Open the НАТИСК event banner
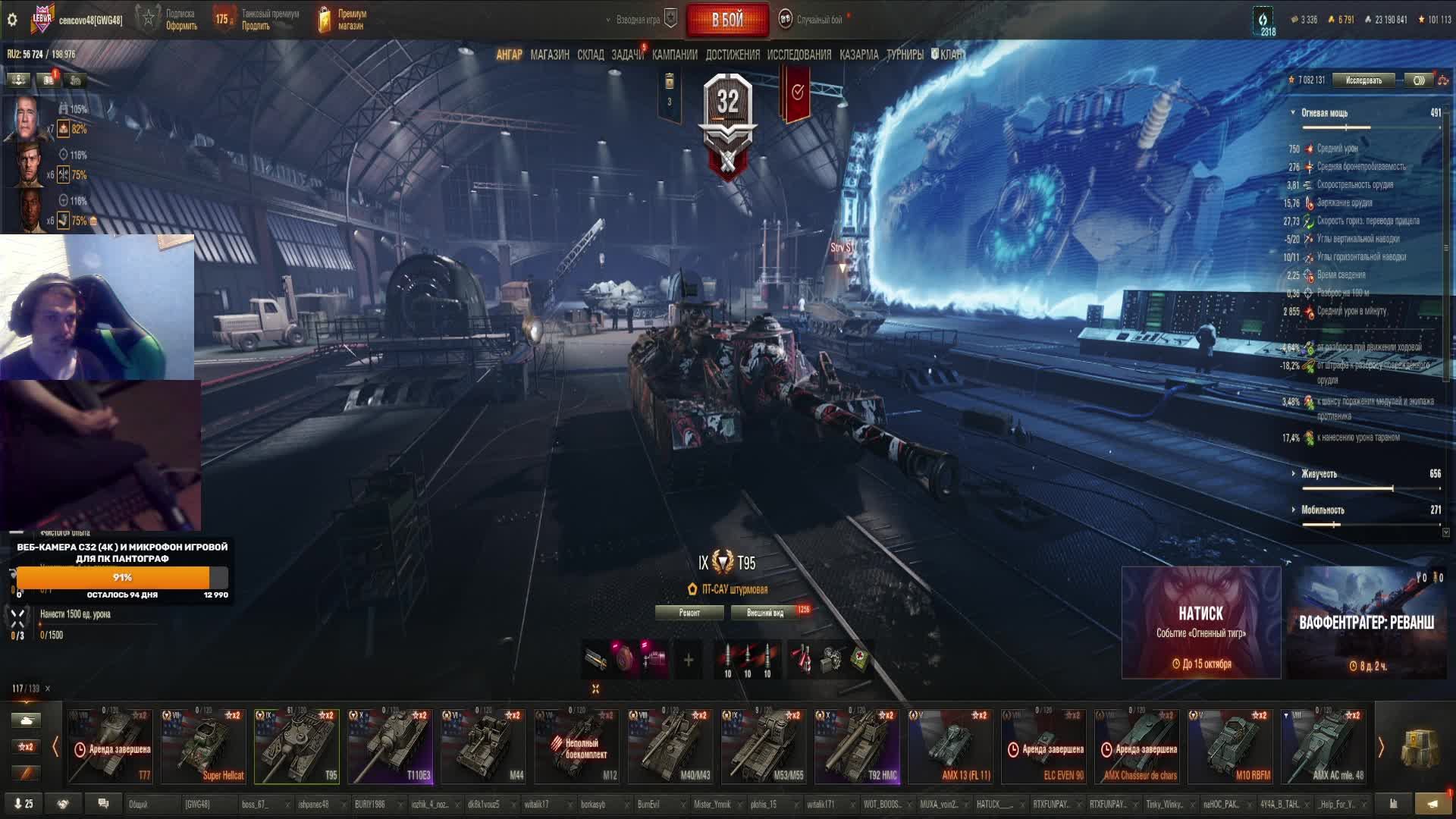 (x=1200, y=622)
